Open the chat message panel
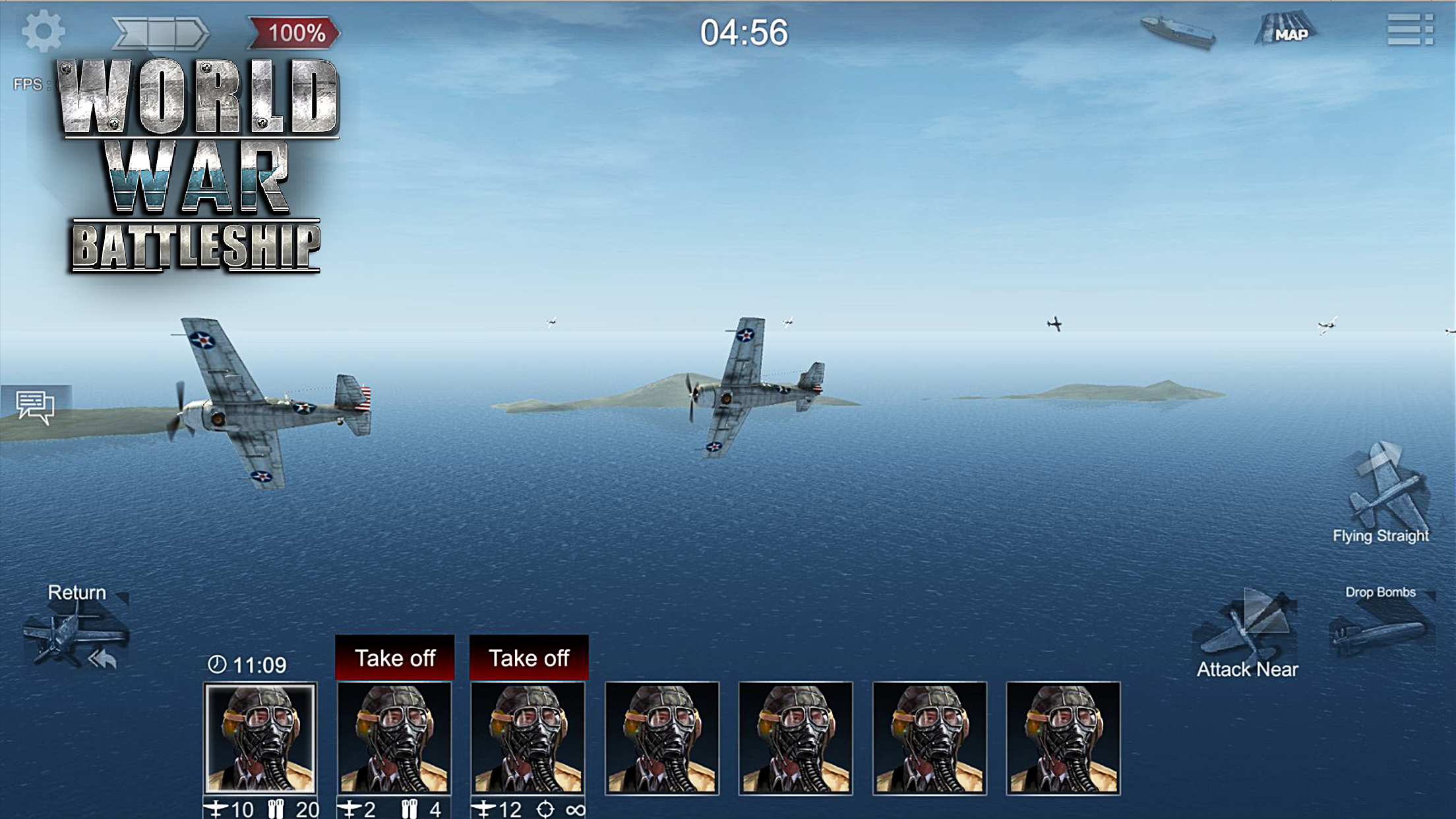The height and width of the screenshot is (819, 1456). pos(36,406)
